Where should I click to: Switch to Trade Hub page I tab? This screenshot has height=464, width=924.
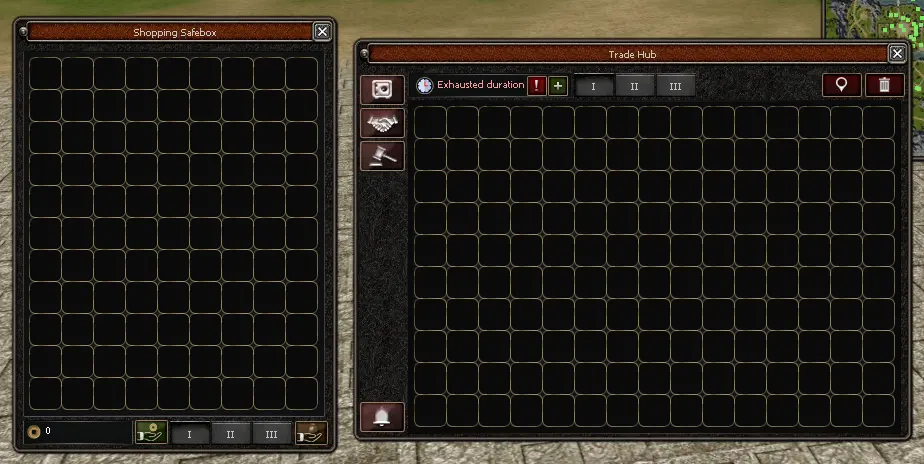click(x=594, y=87)
